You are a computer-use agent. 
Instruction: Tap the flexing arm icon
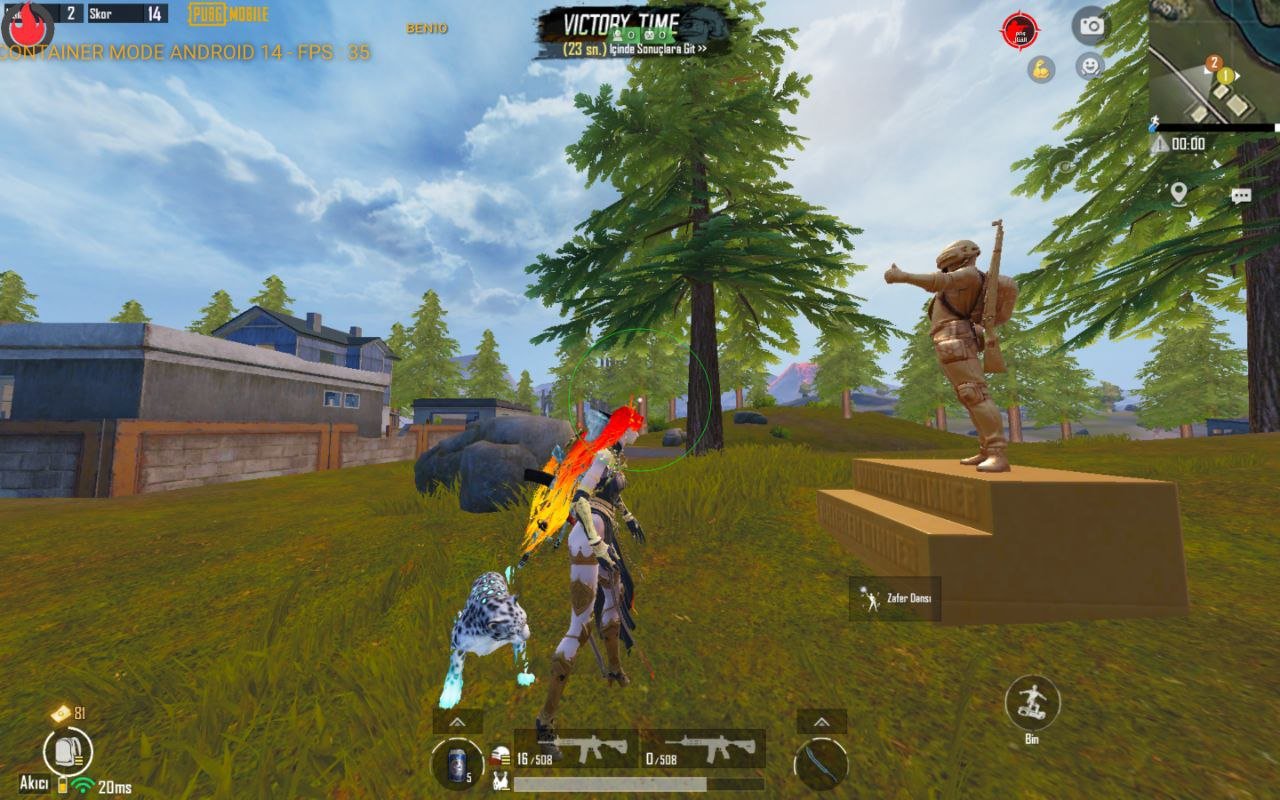click(1041, 69)
